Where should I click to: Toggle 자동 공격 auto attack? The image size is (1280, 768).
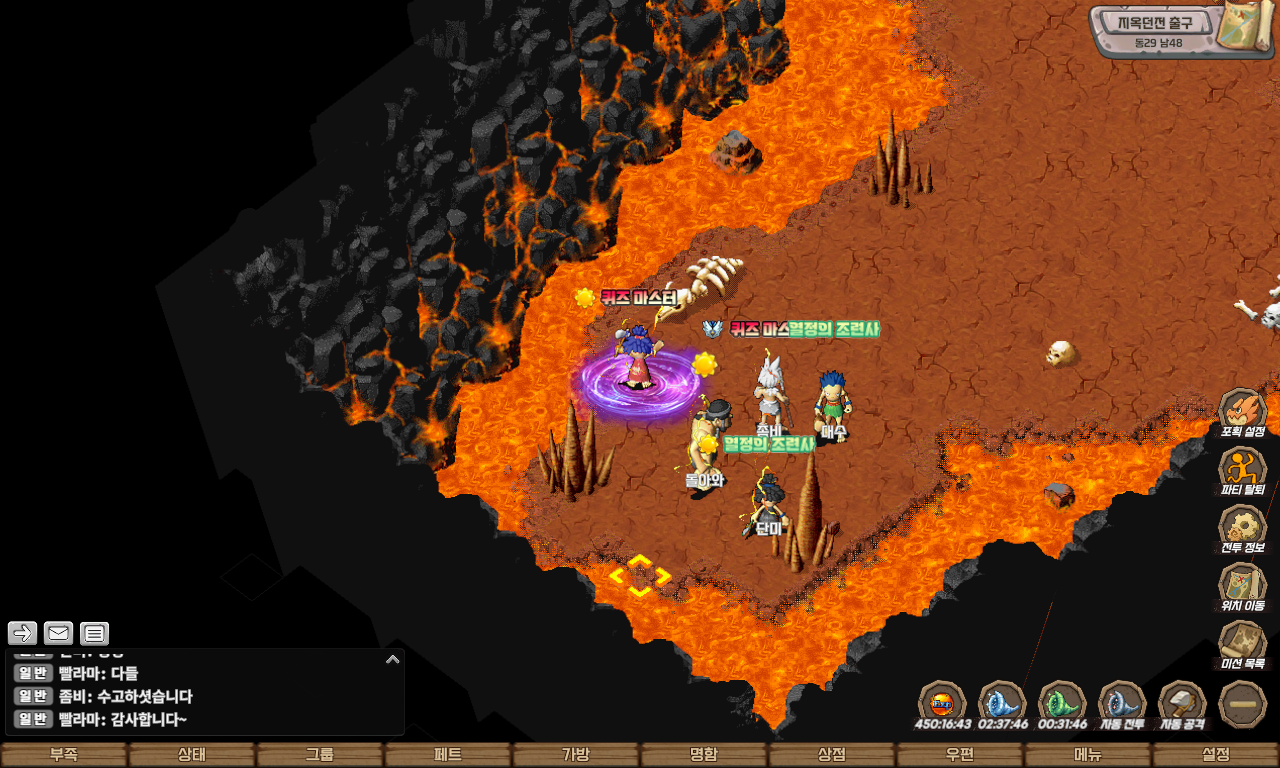[1182, 703]
